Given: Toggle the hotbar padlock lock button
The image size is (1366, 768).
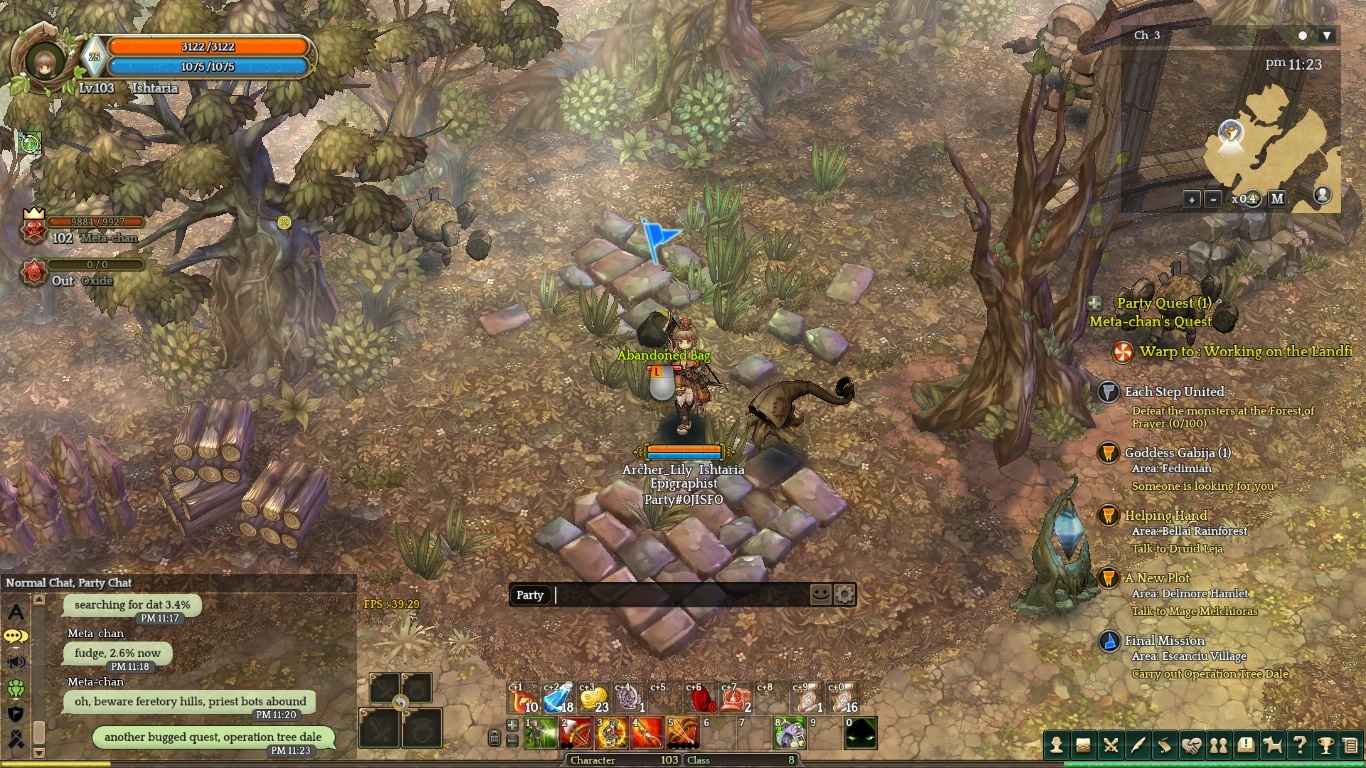Looking at the screenshot, I should coord(494,738).
